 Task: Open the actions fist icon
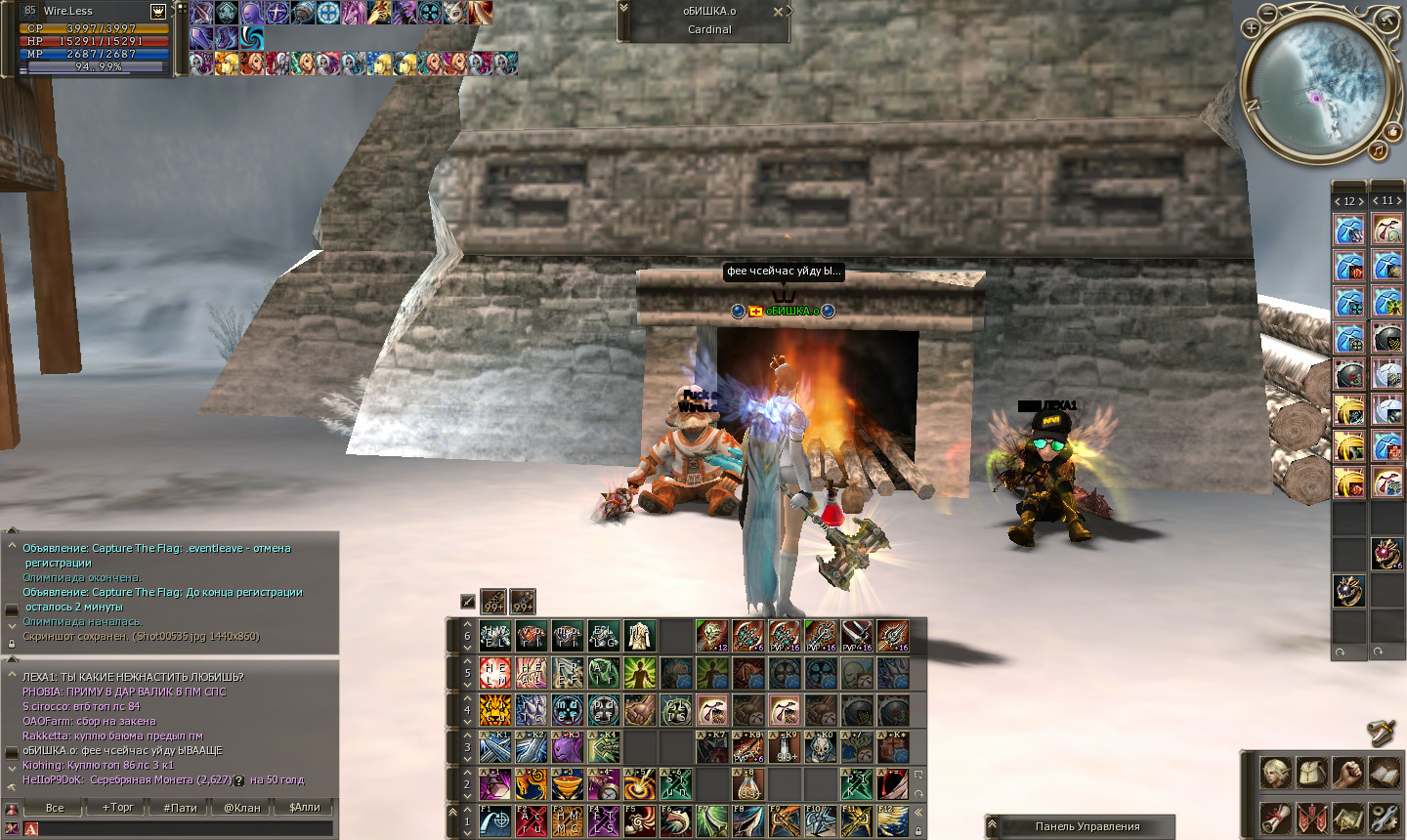(x=1347, y=772)
